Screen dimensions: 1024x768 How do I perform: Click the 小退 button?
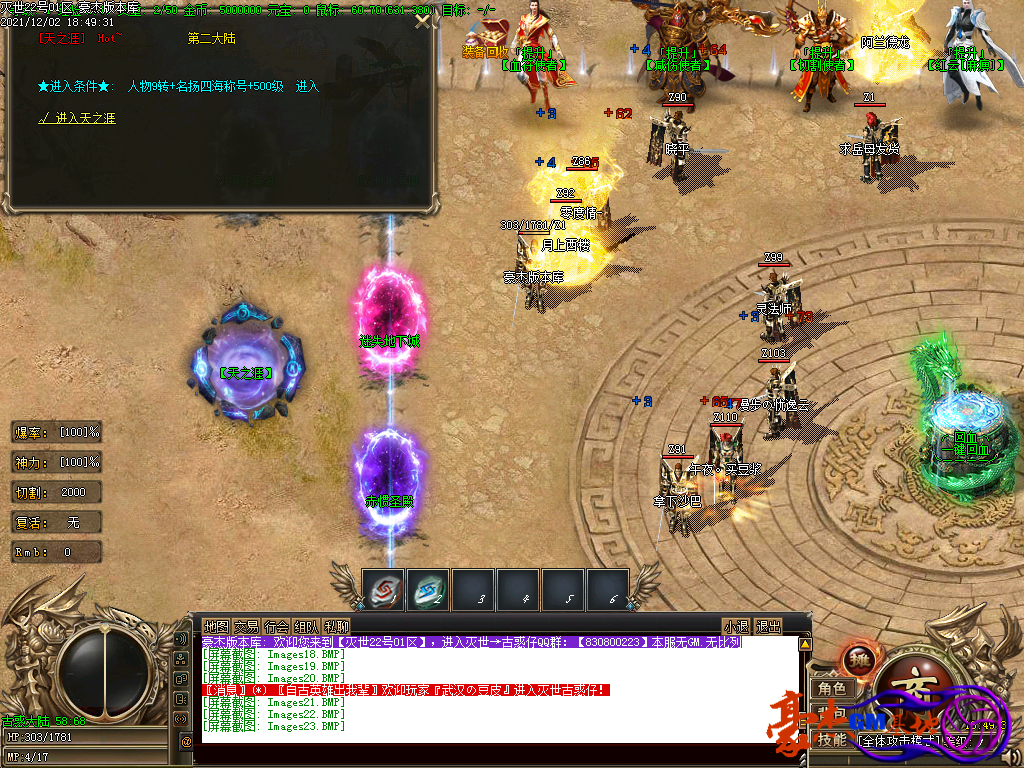(x=737, y=627)
